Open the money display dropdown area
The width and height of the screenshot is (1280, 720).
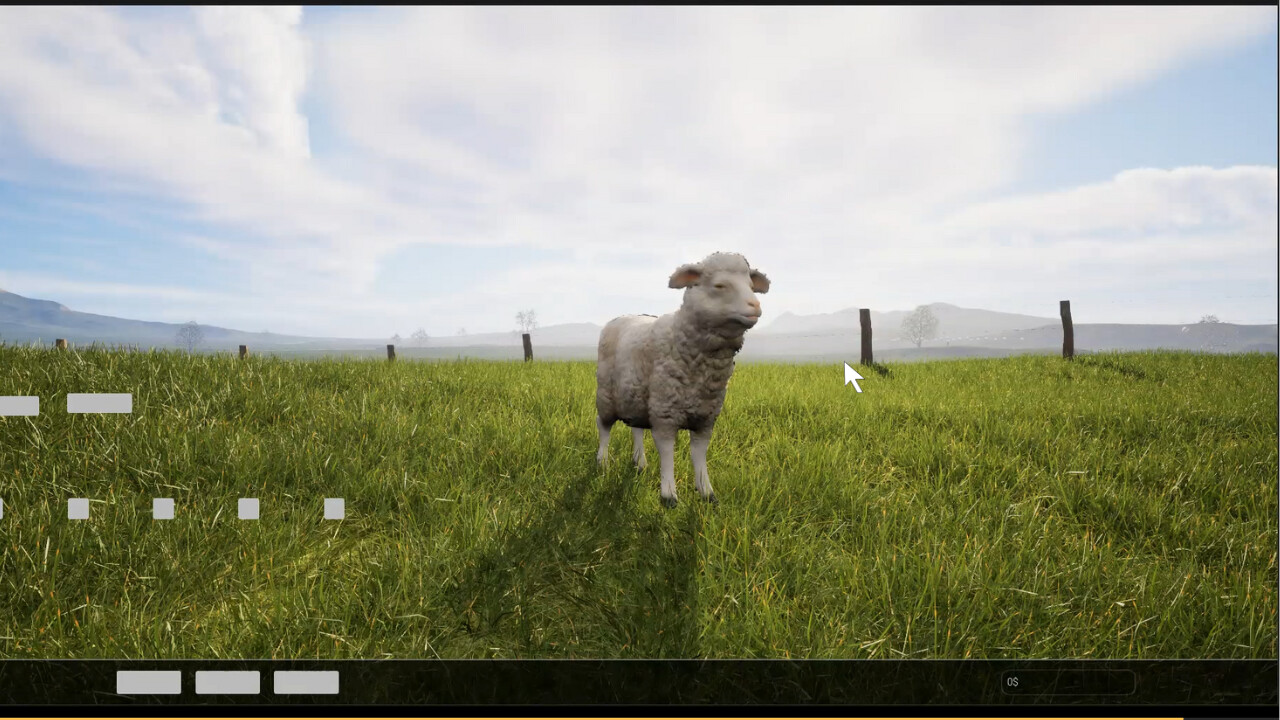coord(1070,683)
